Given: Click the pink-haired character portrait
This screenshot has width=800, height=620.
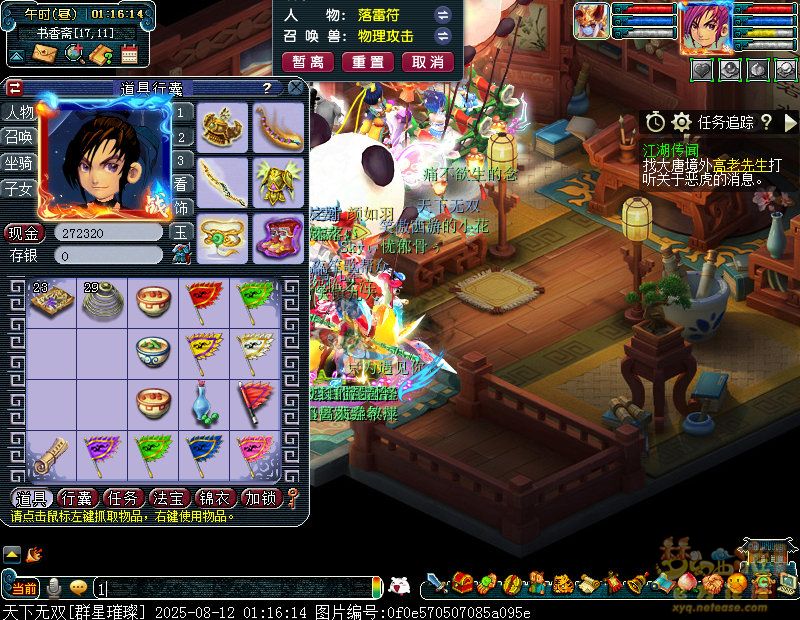Looking at the screenshot, I should click(706, 27).
